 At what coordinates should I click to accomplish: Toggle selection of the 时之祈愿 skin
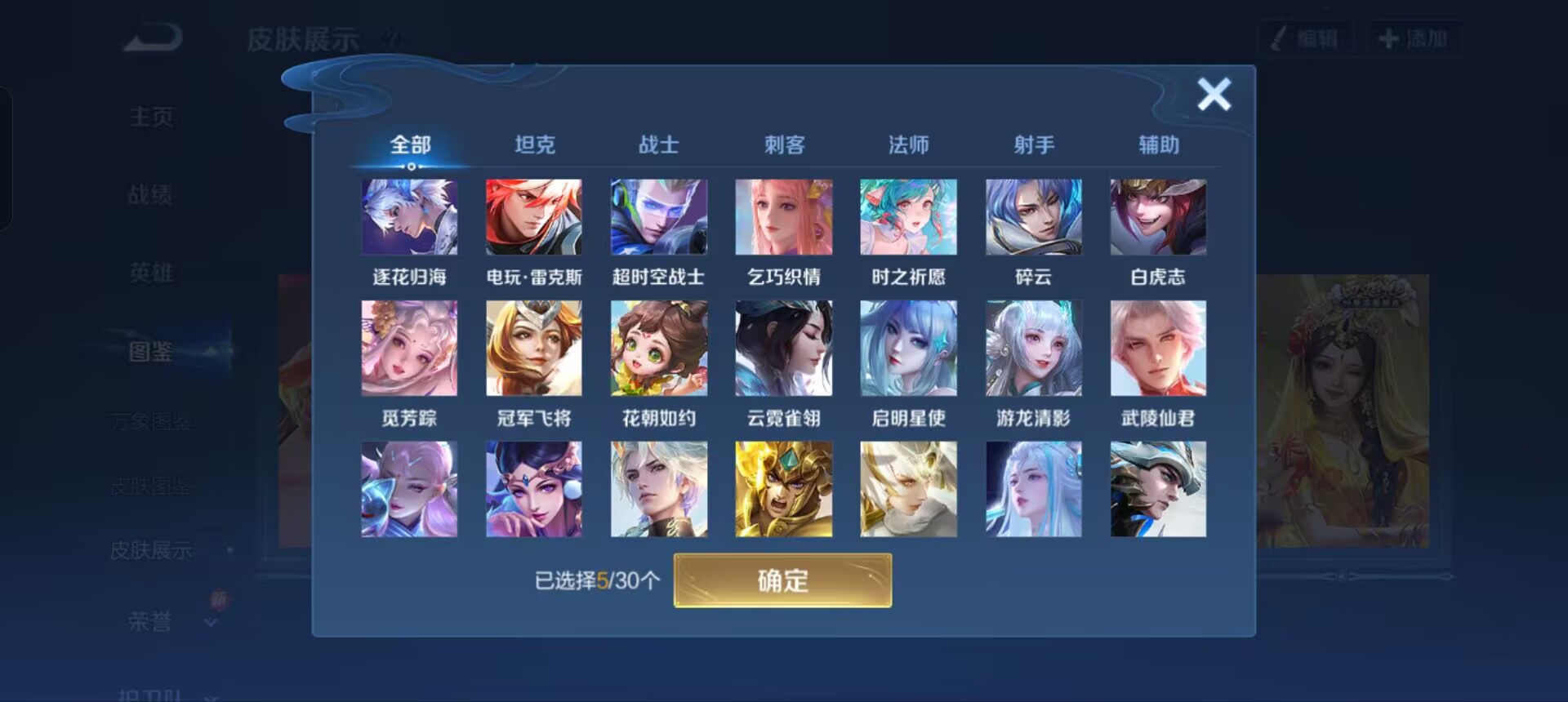click(x=908, y=216)
